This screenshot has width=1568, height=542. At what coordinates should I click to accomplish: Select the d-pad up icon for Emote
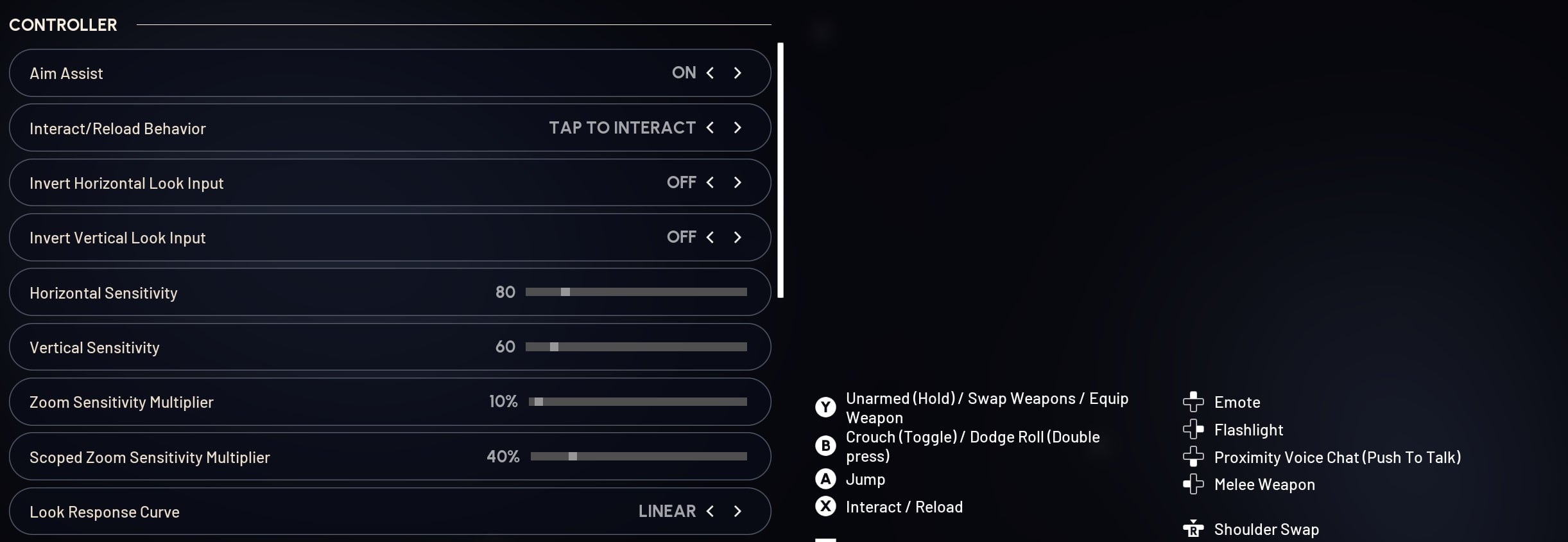(1194, 401)
